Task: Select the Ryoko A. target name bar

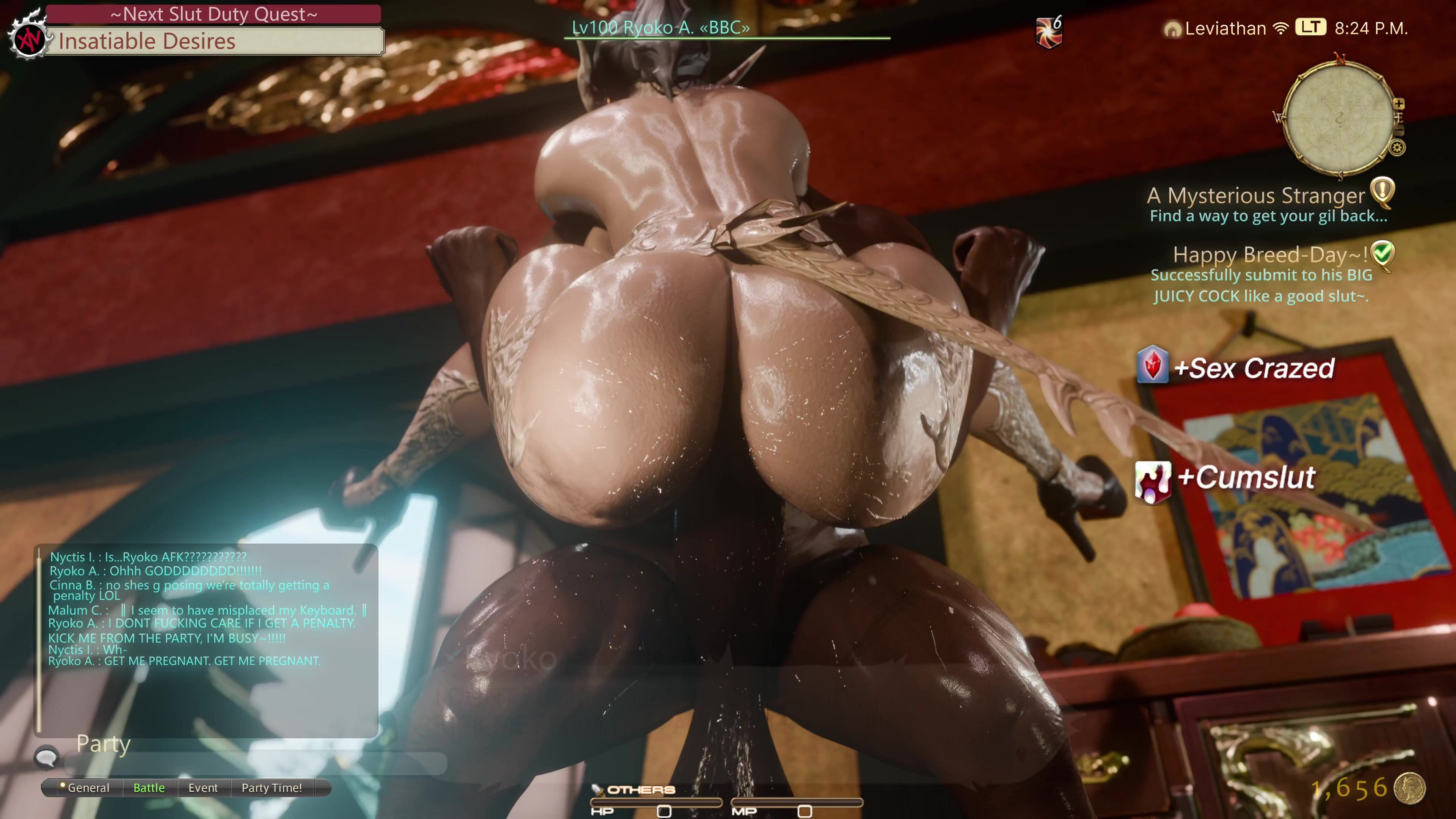Action: point(660,28)
